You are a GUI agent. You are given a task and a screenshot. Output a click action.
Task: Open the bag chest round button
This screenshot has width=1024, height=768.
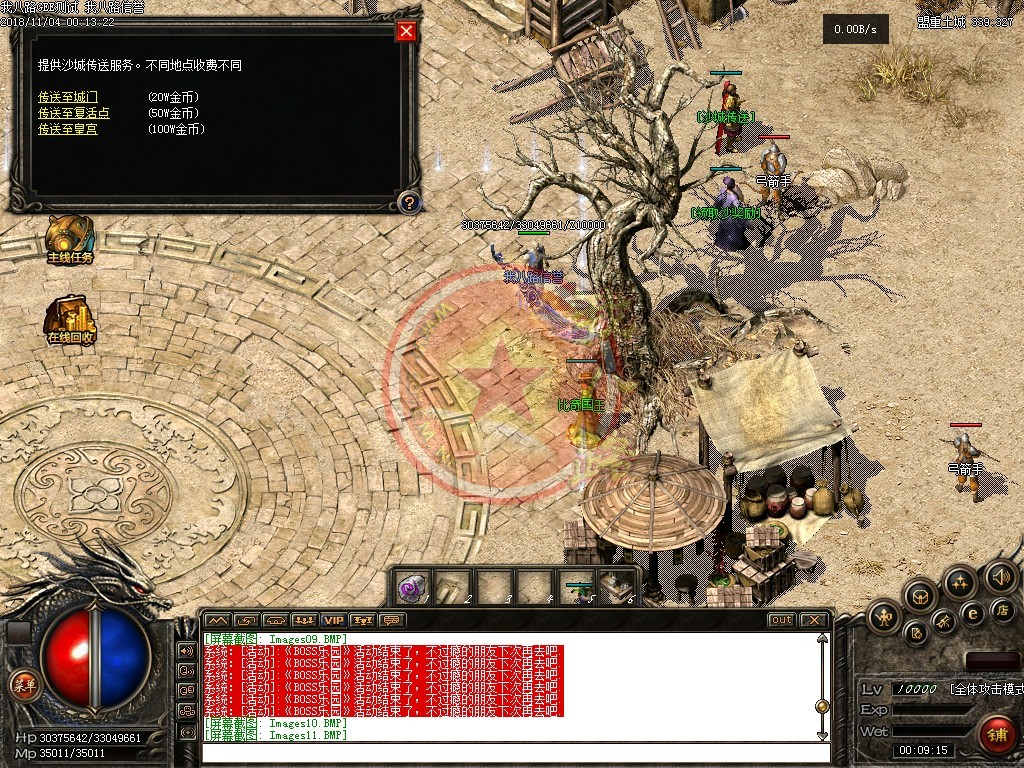point(920,597)
